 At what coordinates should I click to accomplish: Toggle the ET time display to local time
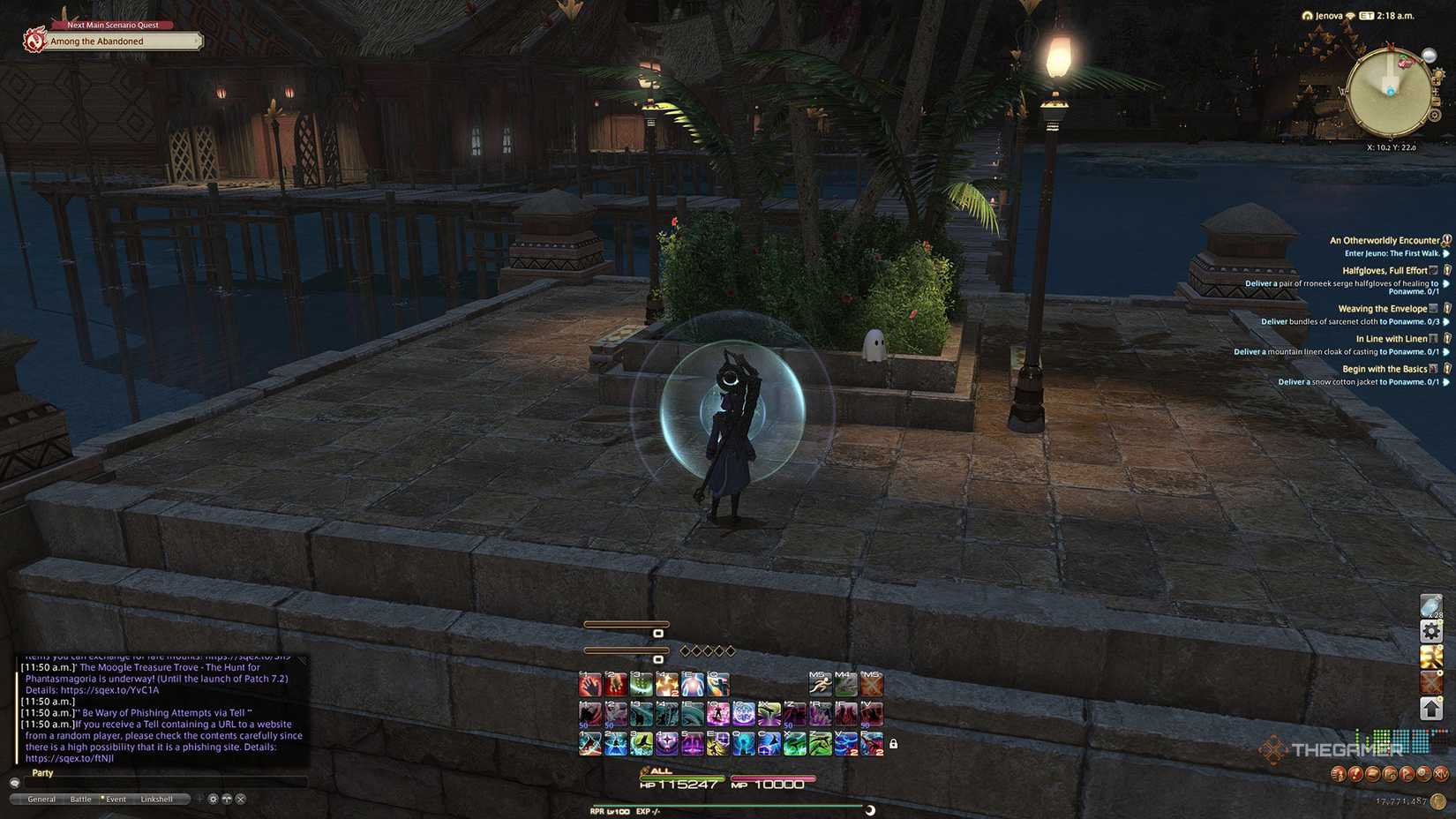click(1365, 15)
